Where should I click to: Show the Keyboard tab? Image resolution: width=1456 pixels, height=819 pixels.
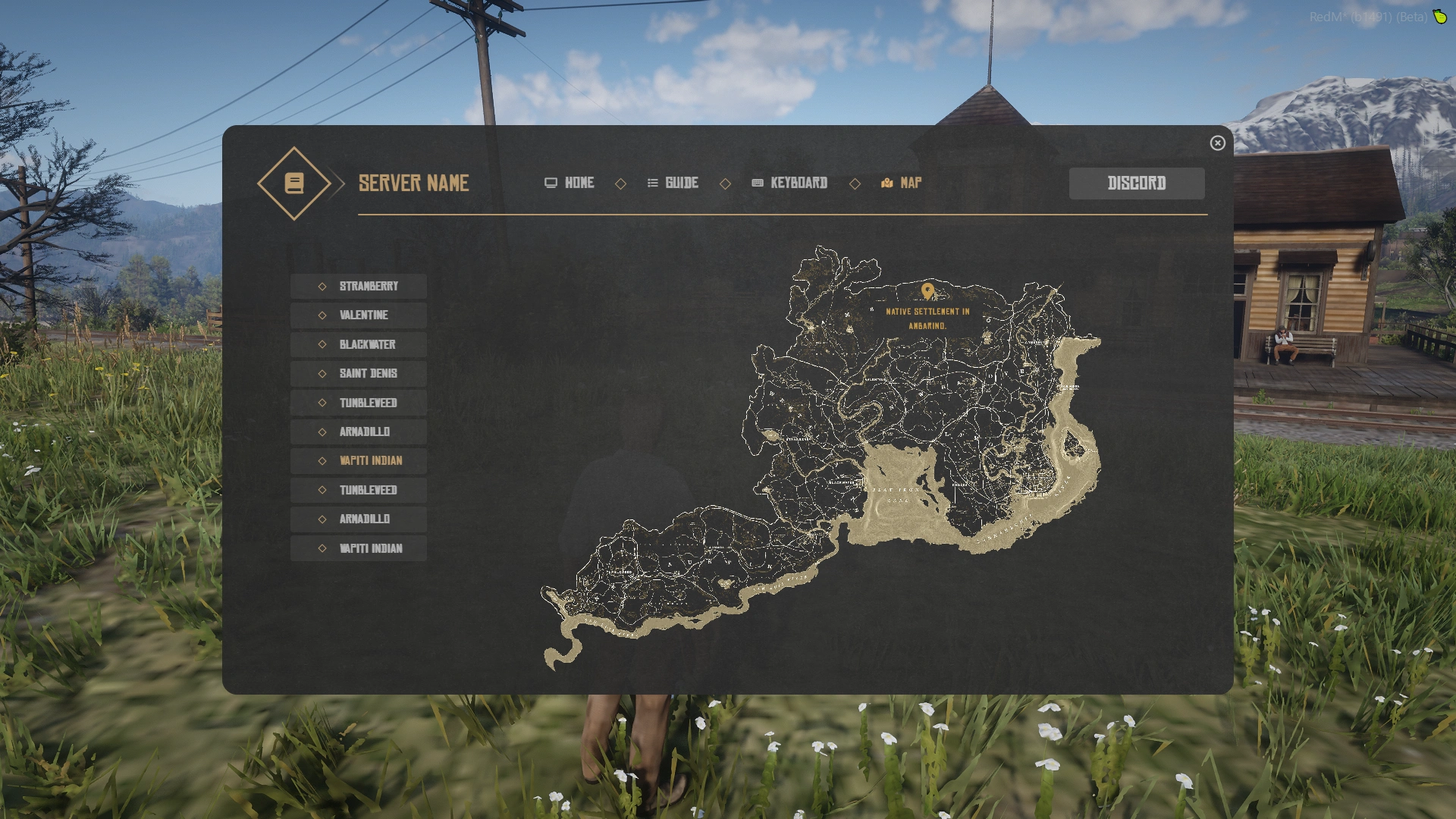pos(789,183)
